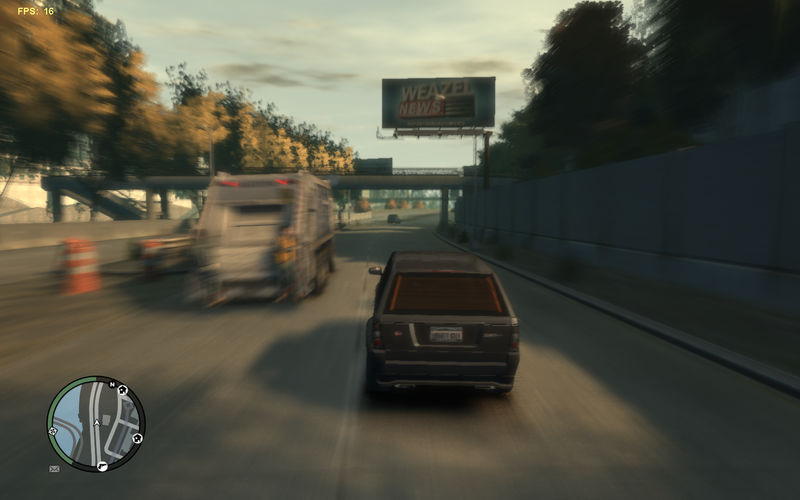Click the circular radar minimap

96,423
